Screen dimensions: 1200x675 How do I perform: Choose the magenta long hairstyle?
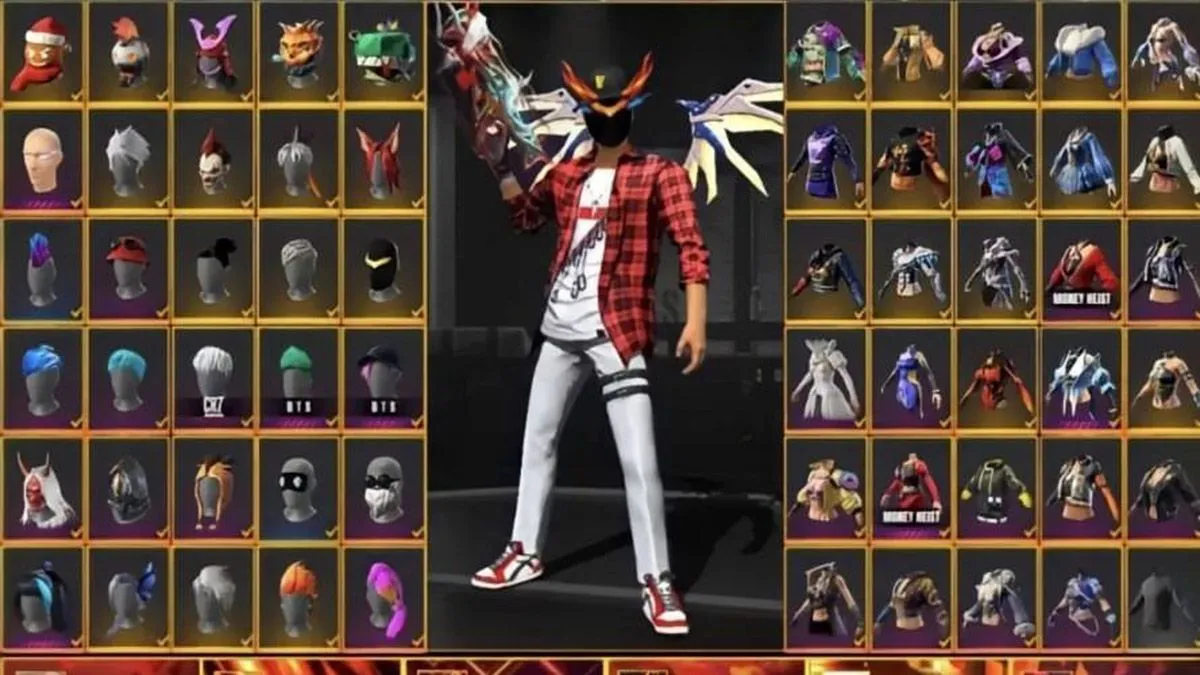click(x=383, y=595)
